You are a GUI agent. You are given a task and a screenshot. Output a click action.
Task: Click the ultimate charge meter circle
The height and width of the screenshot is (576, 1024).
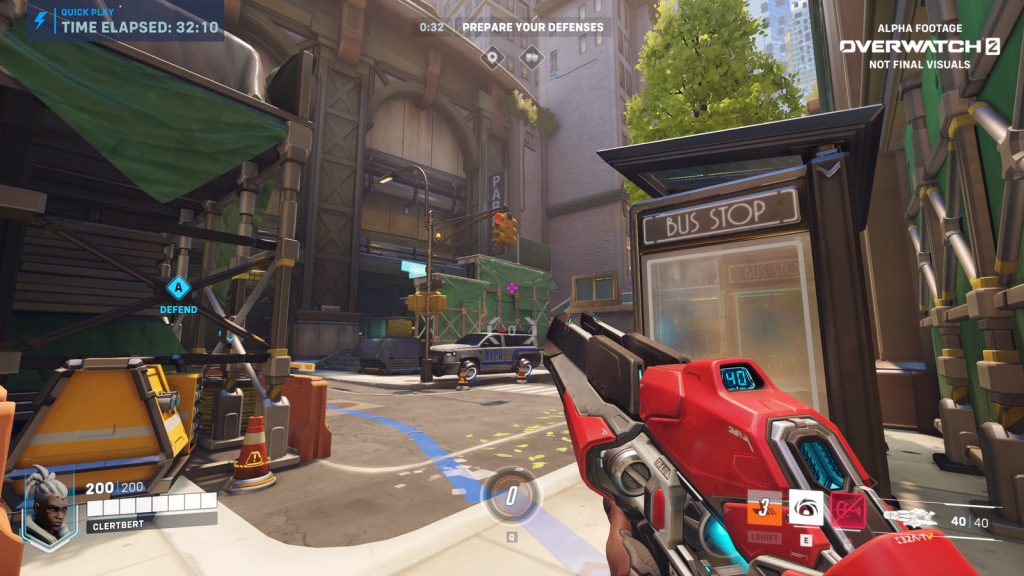coord(510,495)
